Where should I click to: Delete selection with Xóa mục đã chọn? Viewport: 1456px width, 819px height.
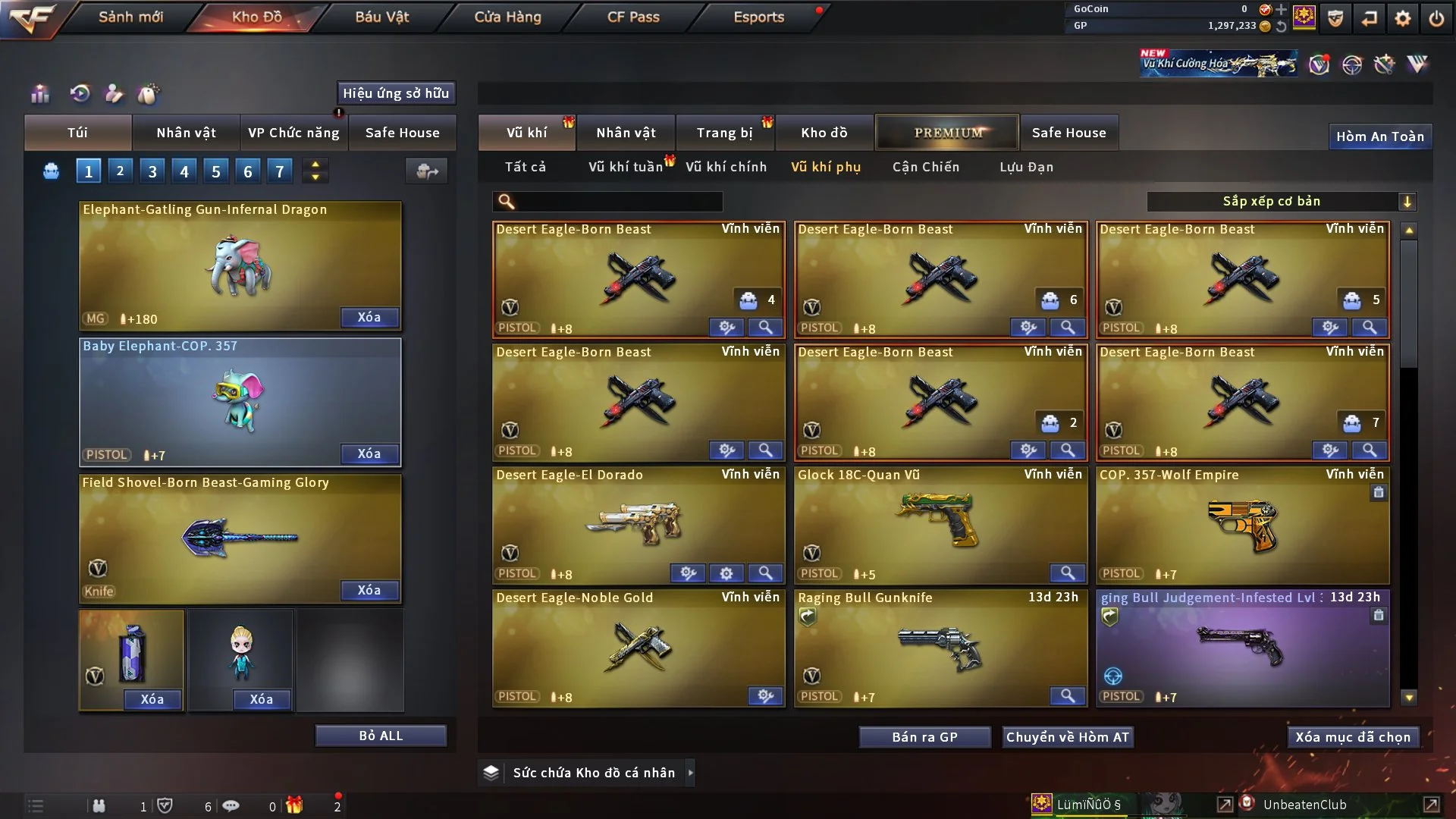click(1352, 737)
